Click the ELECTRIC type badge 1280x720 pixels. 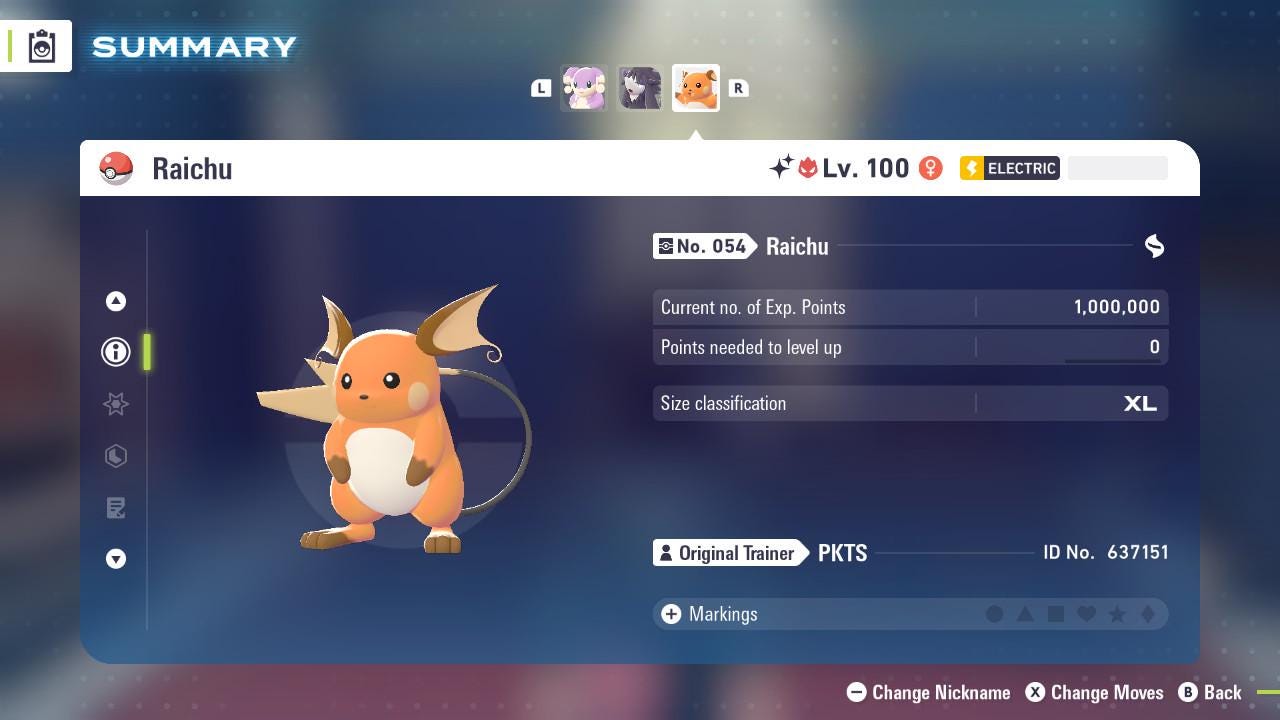(x=1010, y=168)
